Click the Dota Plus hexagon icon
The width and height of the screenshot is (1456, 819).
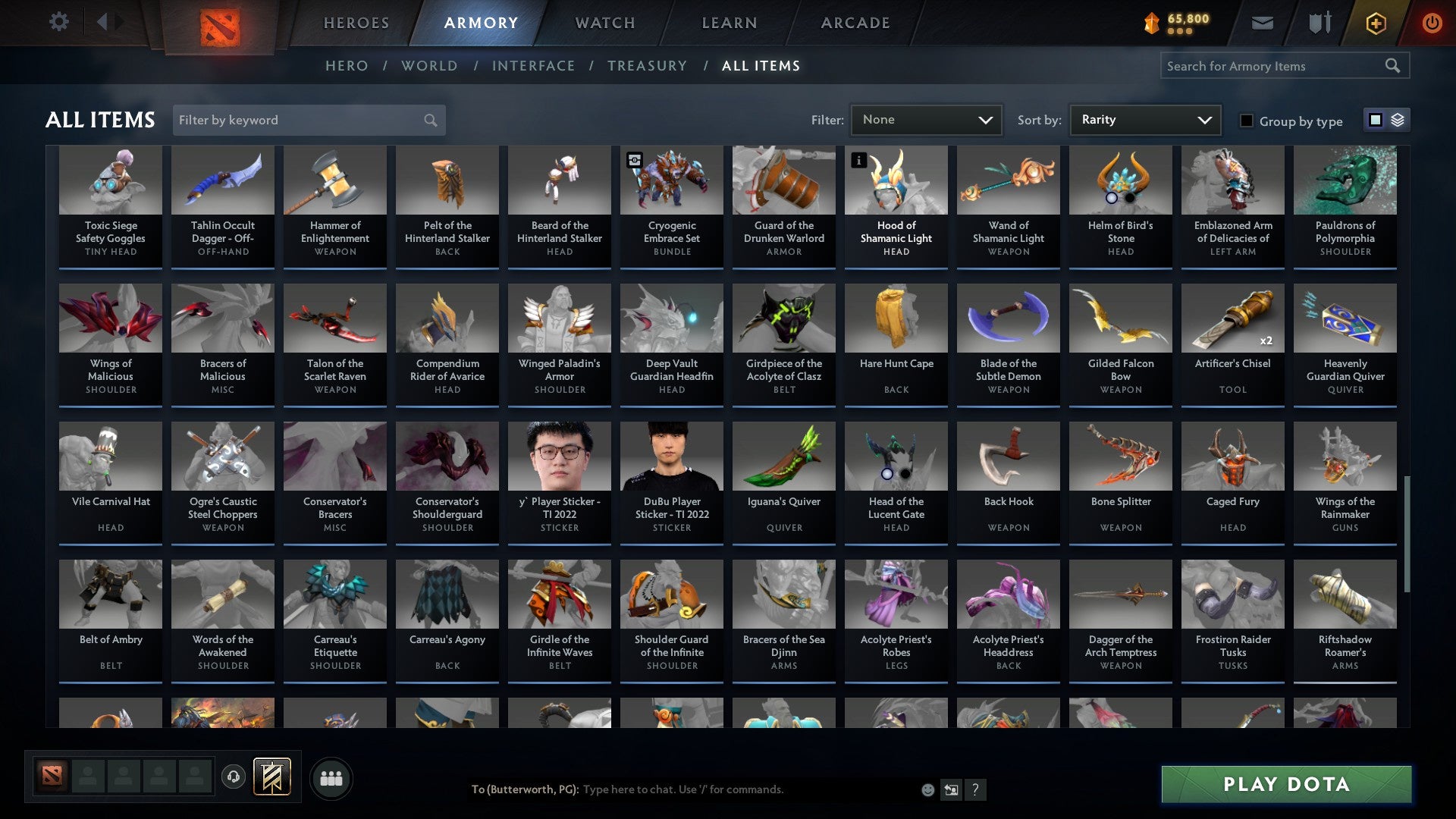tap(1375, 23)
